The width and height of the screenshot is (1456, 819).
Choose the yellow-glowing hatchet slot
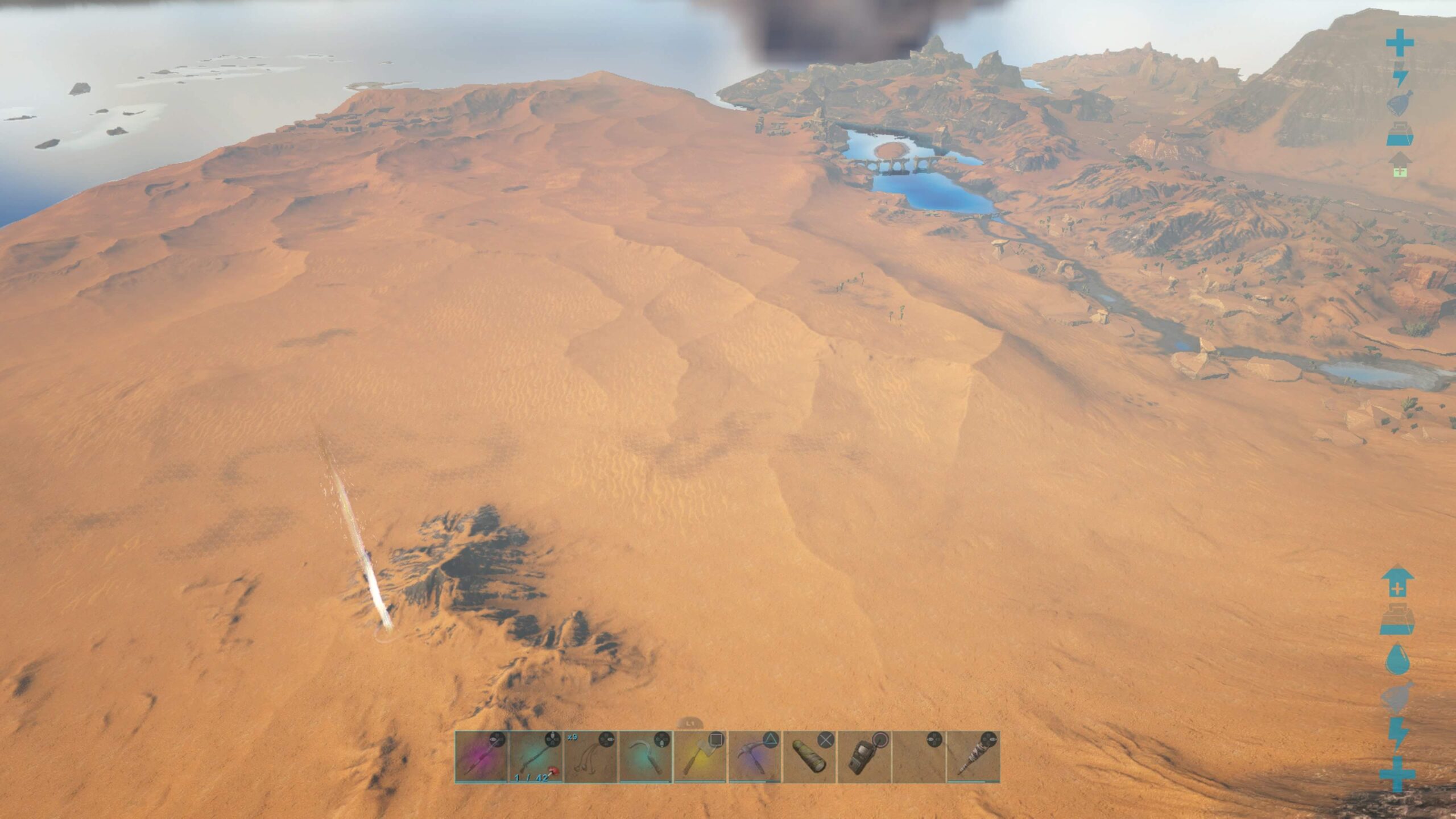700,757
